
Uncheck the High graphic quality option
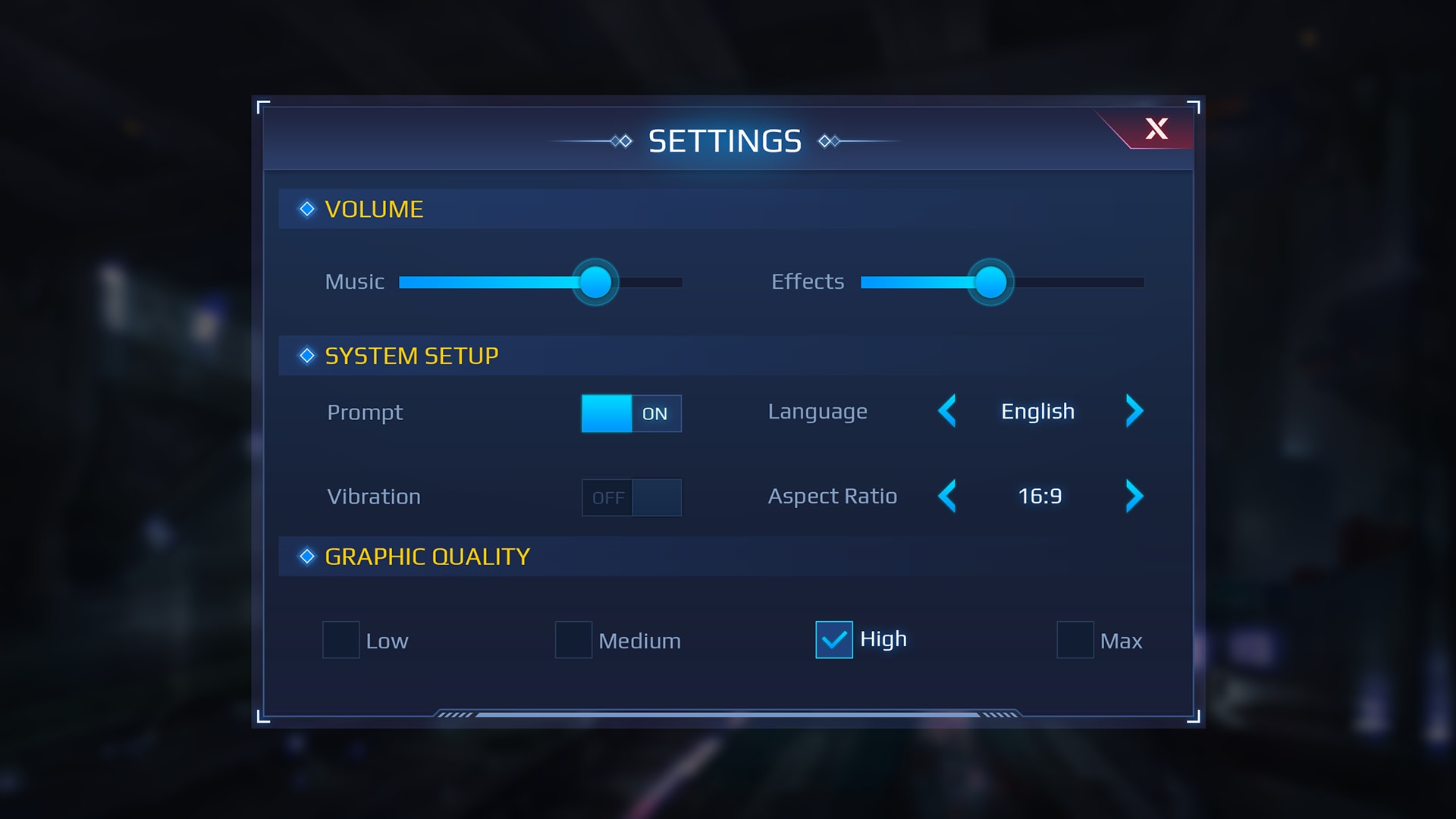(833, 641)
